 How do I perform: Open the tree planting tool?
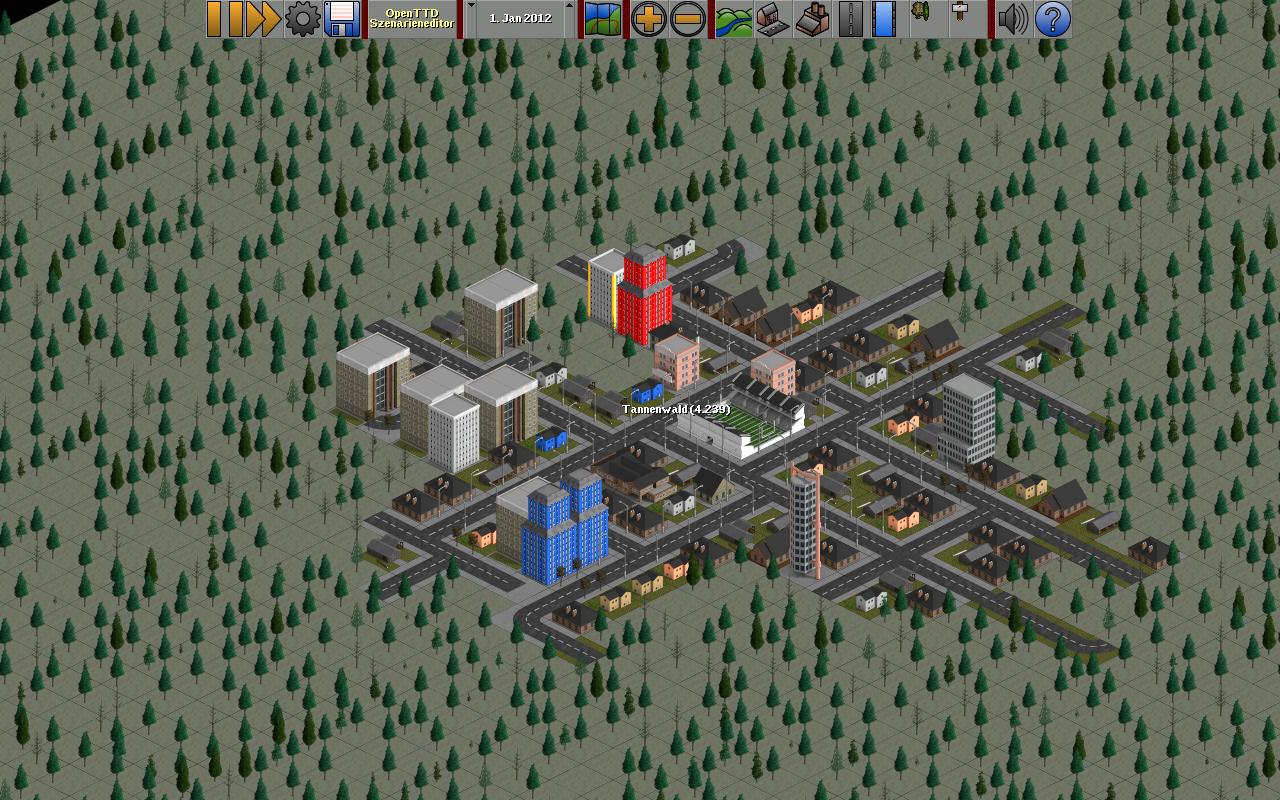921,19
